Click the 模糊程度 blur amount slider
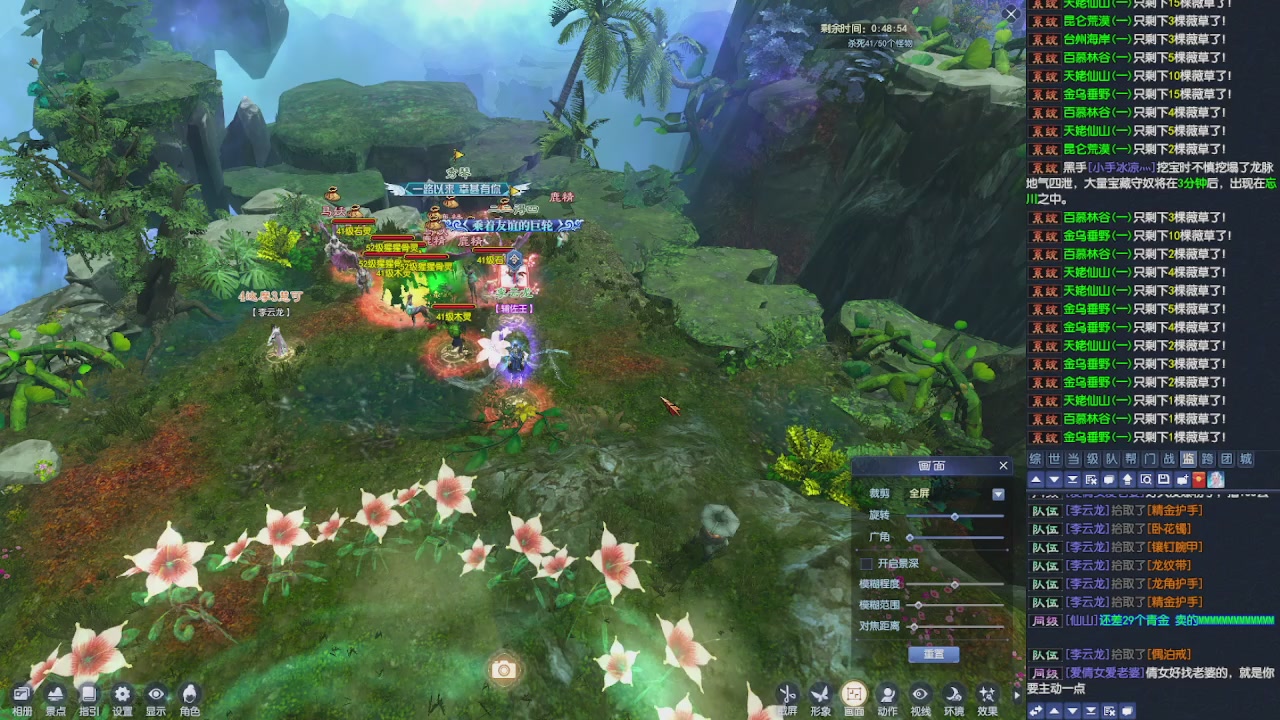Screen dimensions: 1280x720 [x=955, y=584]
